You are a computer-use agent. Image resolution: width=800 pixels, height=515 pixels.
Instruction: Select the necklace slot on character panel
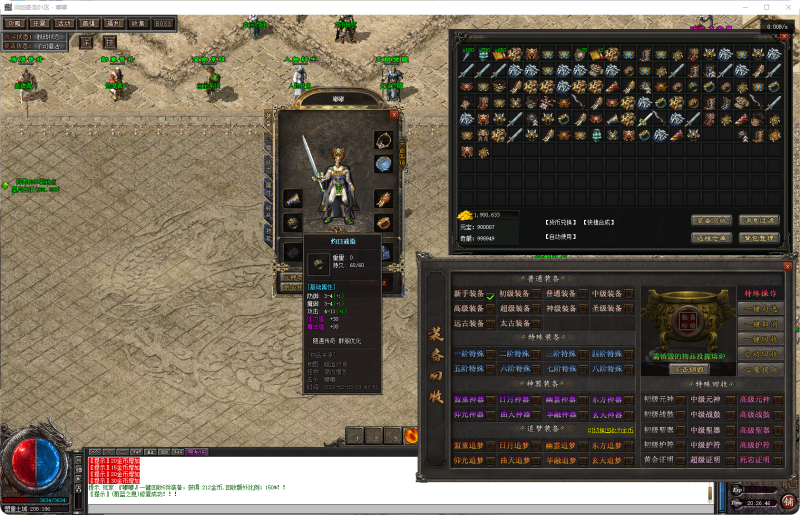coord(383,139)
